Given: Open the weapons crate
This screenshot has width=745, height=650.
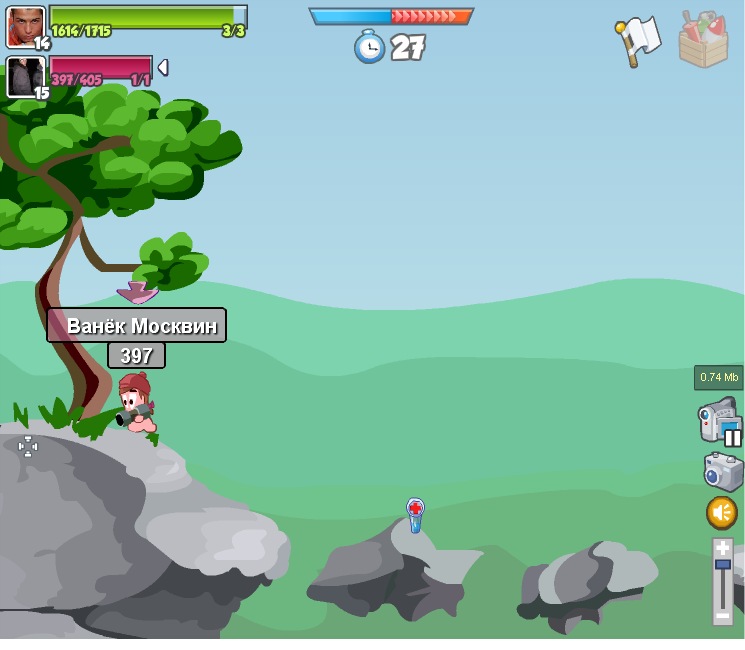Looking at the screenshot, I should (x=703, y=40).
